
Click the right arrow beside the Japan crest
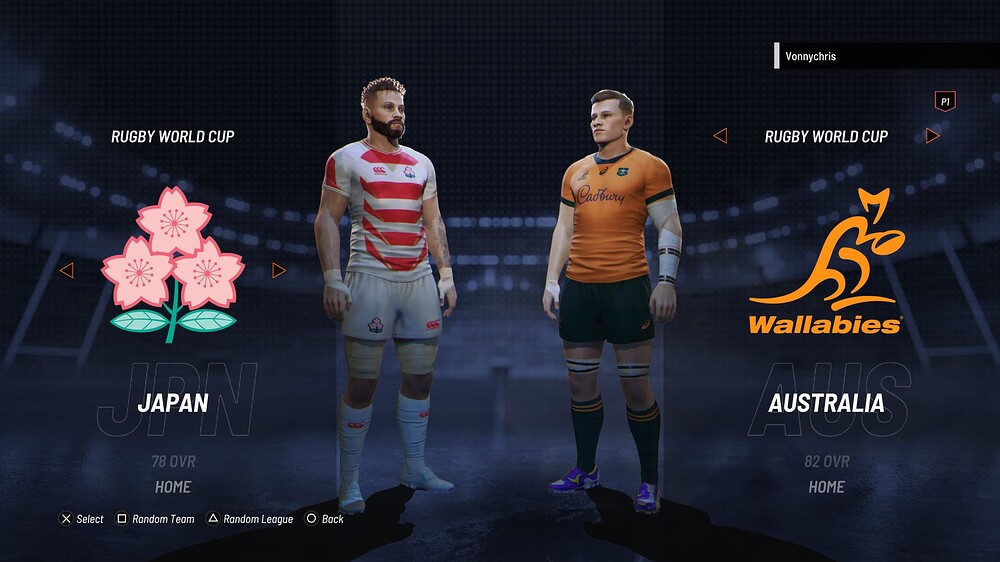tap(279, 270)
